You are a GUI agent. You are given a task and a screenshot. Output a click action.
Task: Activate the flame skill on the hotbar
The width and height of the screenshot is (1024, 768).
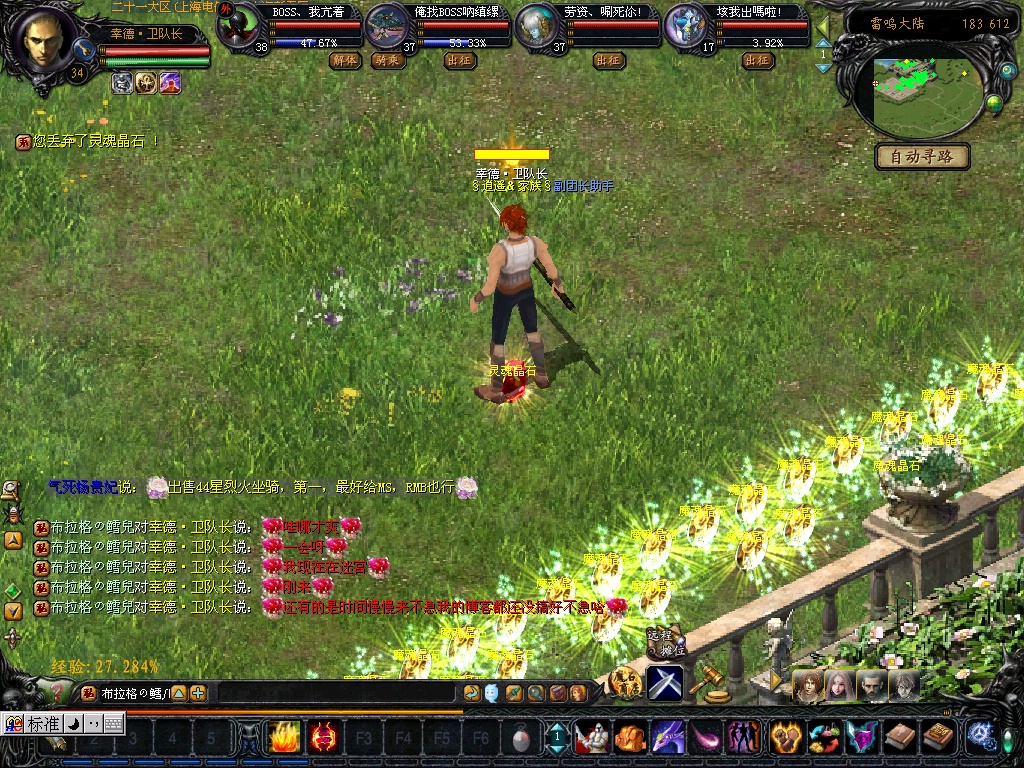[284, 739]
